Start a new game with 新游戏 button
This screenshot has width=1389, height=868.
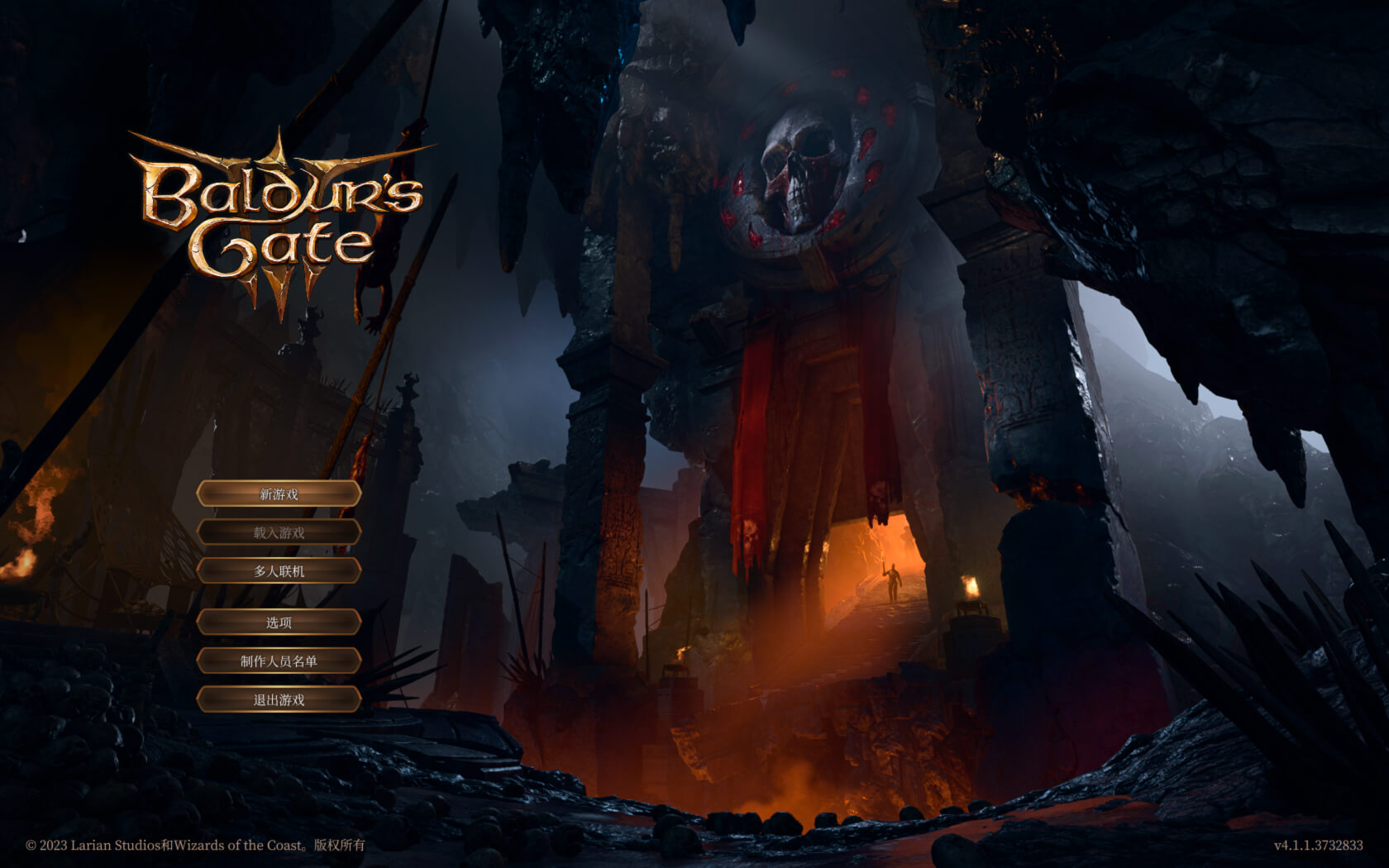click(279, 494)
